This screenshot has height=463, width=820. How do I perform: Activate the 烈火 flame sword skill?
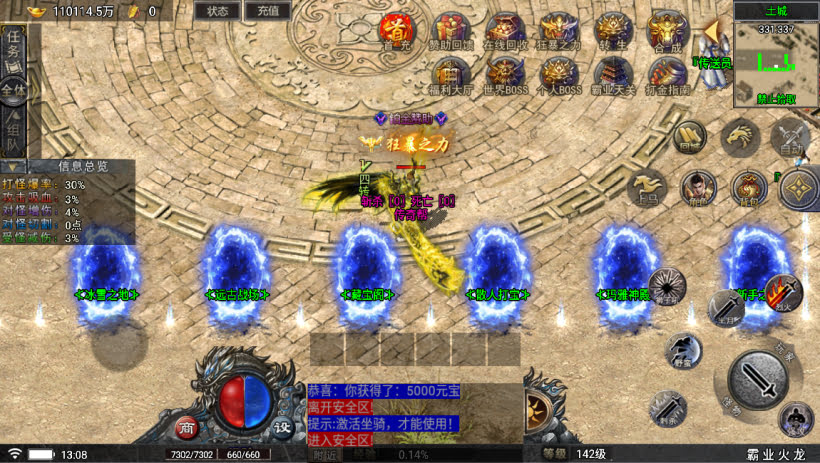point(783,291)
